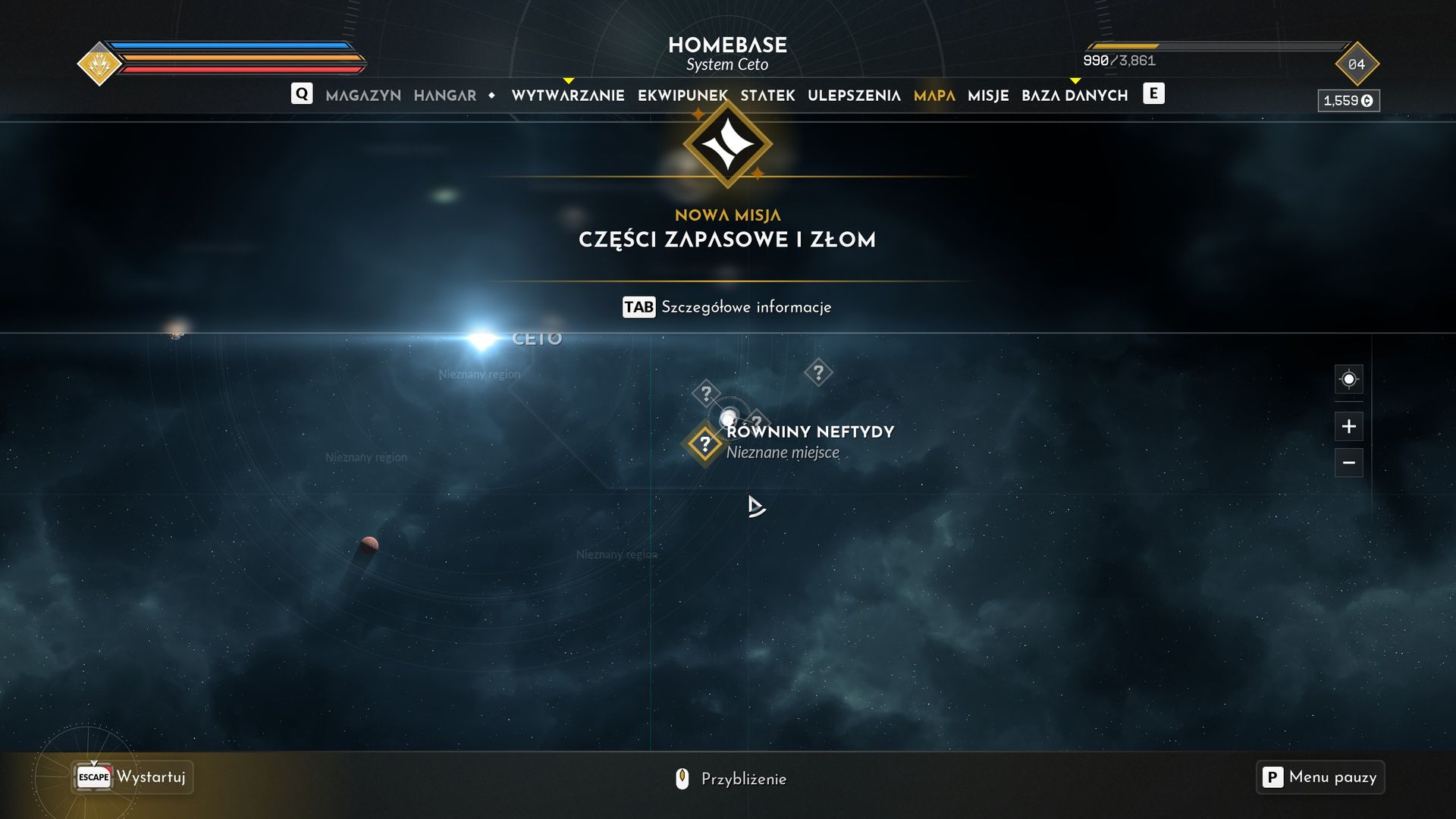Open the Baza Danych tab
Image resolution: width=1456 pixels, height=819 pixels.
tap(1075, 96)
